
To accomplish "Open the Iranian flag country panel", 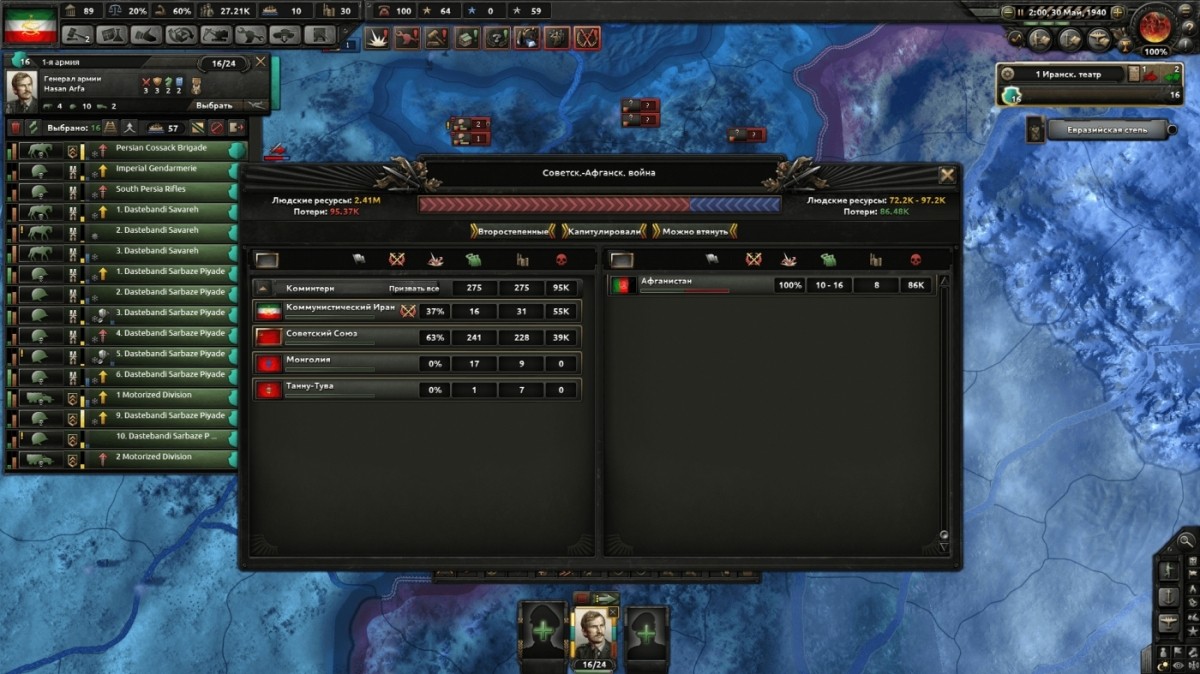I will coord(29,25).
